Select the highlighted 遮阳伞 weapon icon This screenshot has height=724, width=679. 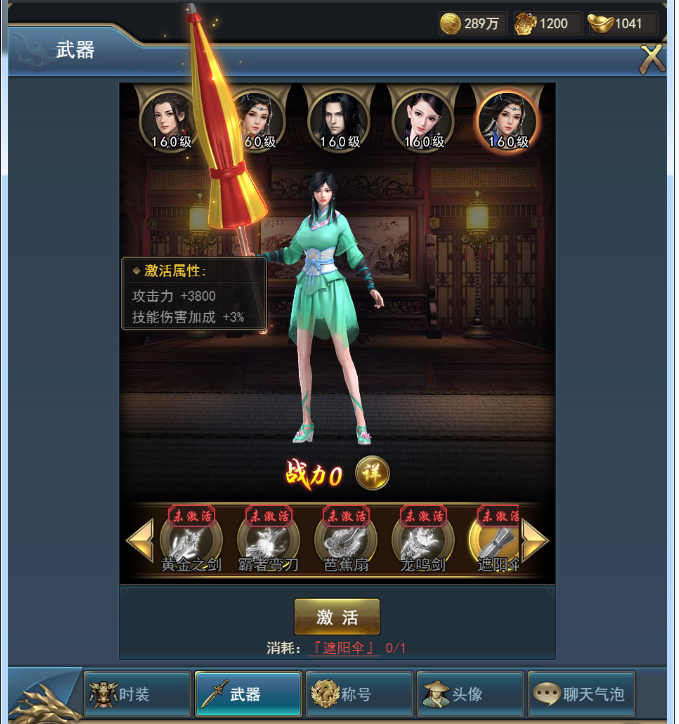[x=496, y=542]
